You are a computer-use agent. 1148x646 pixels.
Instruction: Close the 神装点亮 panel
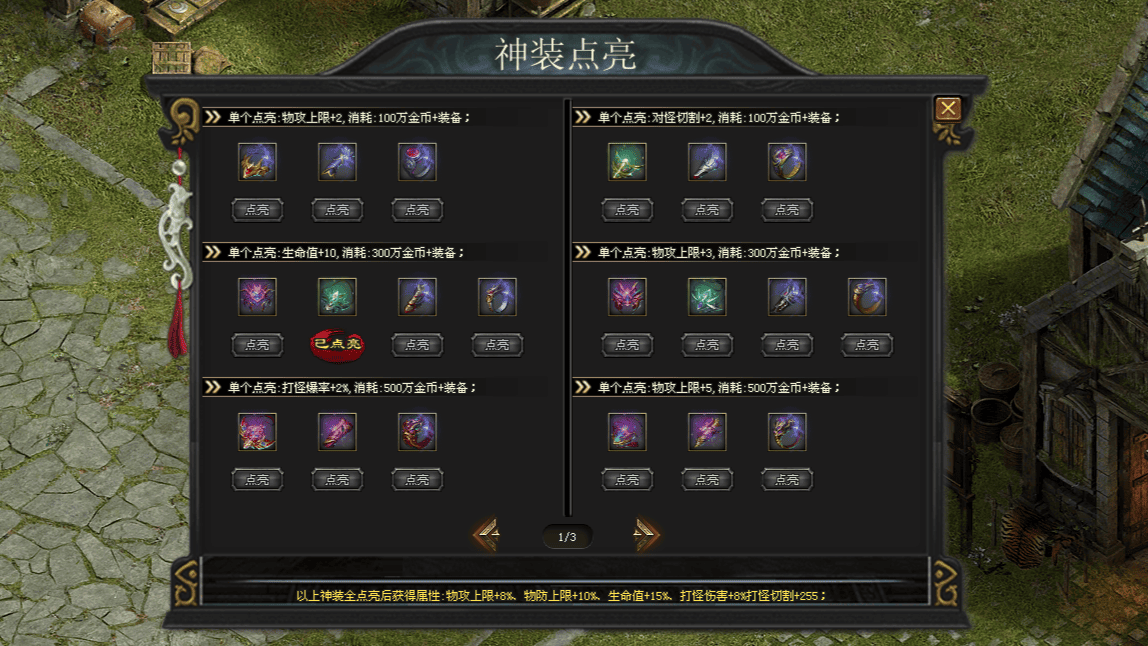[x=947, y=109]
